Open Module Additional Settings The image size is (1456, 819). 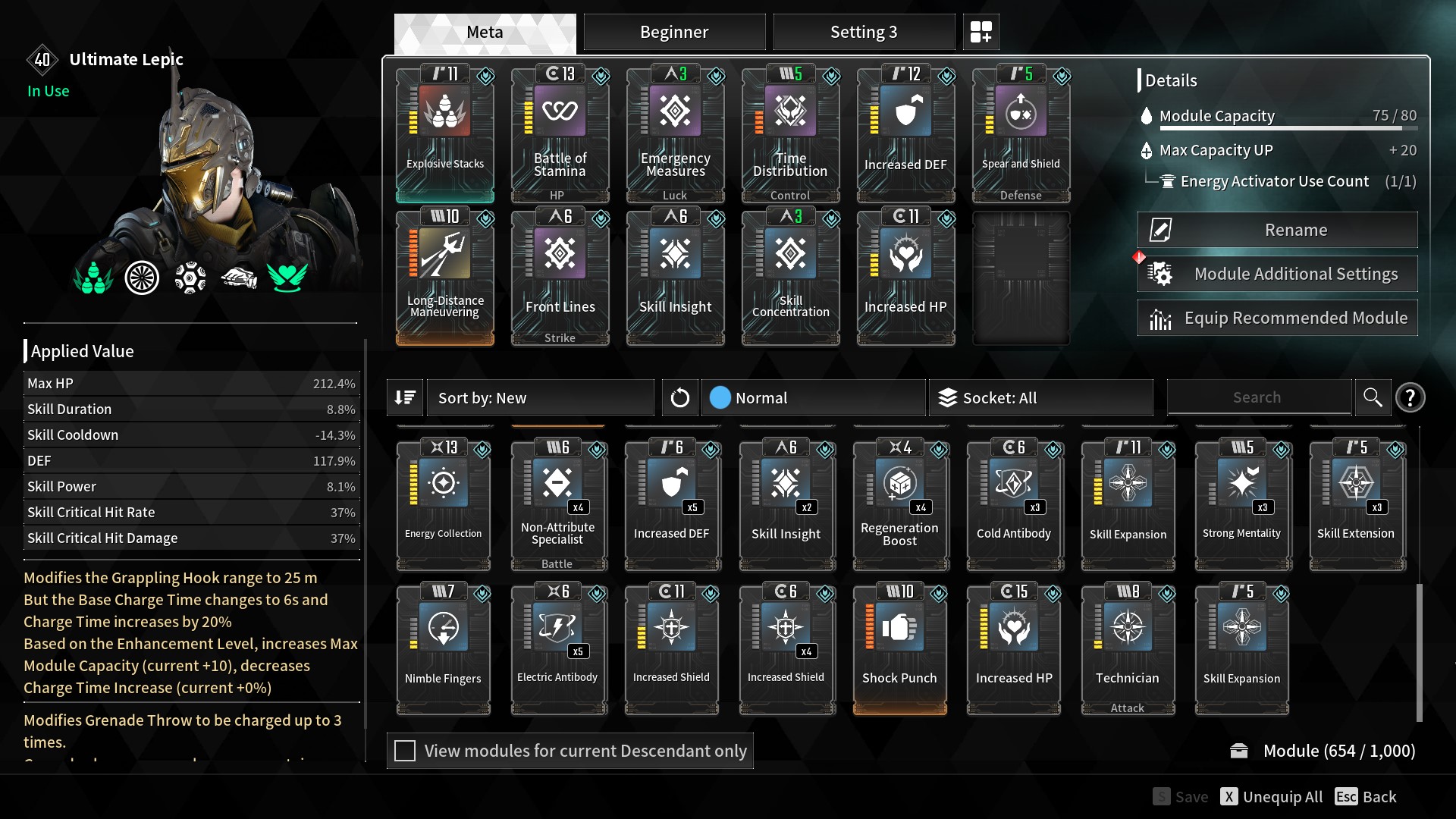(1277, 274)
